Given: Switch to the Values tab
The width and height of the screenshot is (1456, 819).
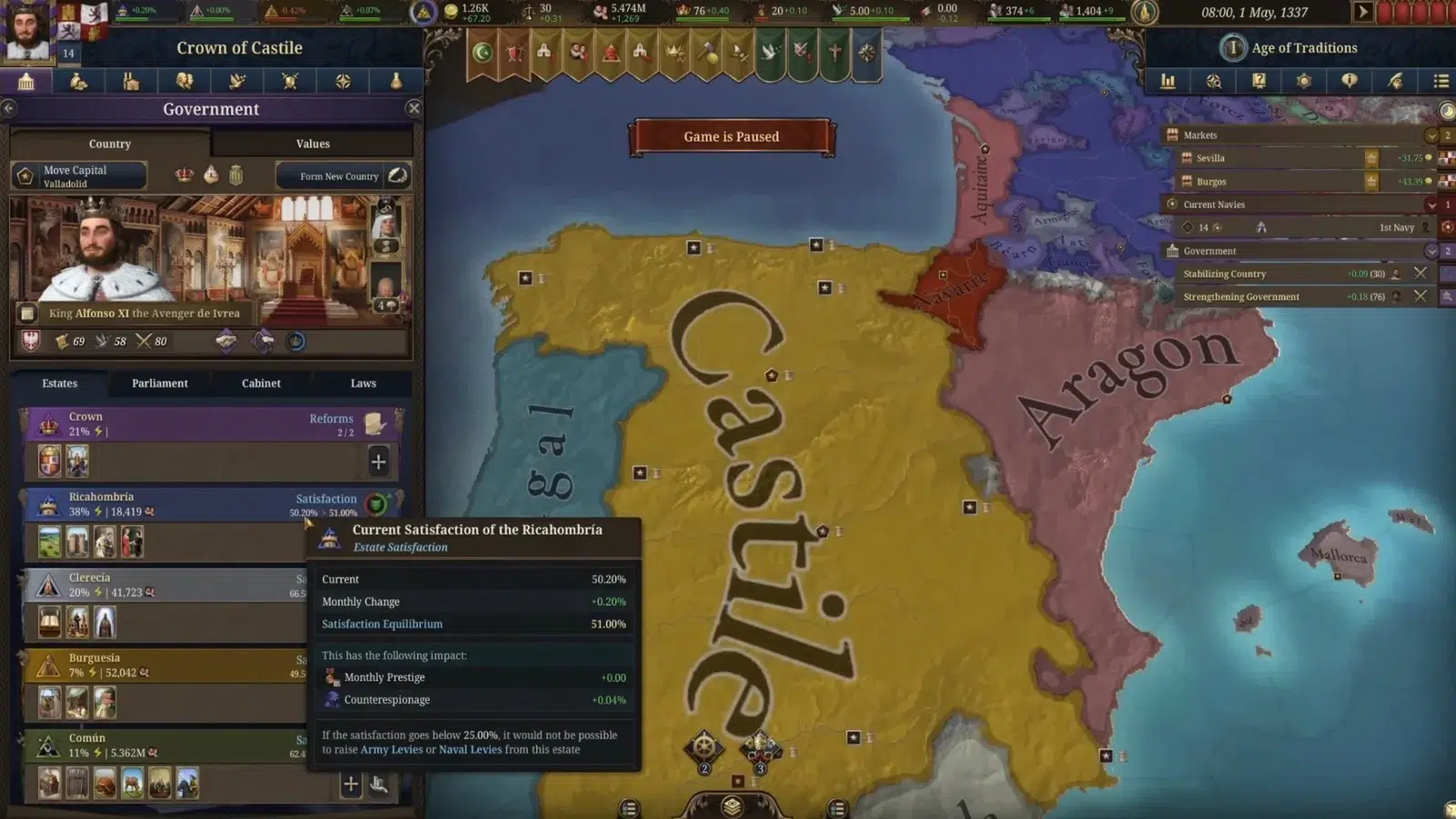Looking at the screenshot, I should [312, 143].
